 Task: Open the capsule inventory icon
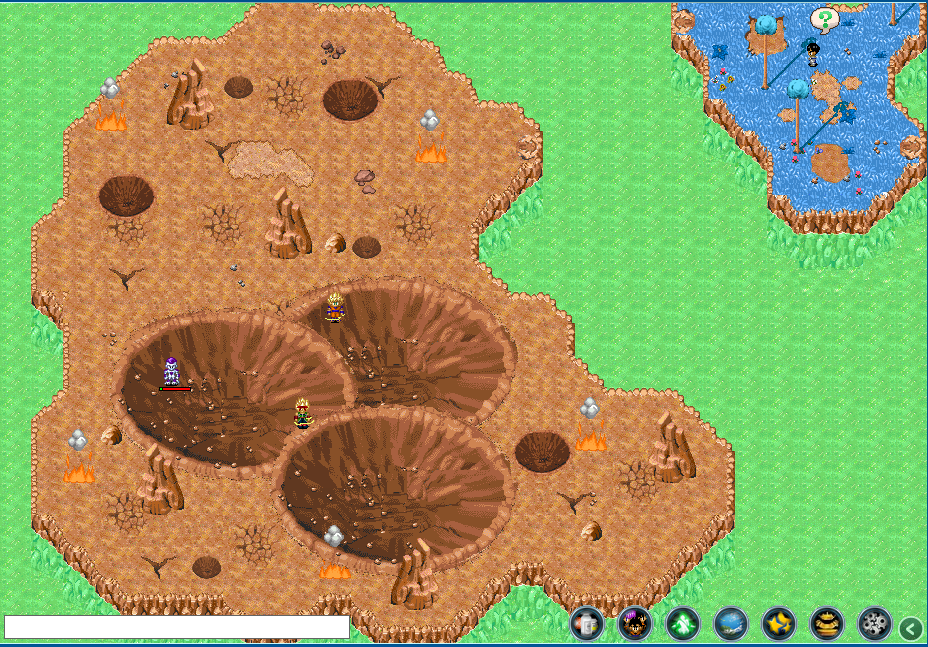[x=587, y=624]
